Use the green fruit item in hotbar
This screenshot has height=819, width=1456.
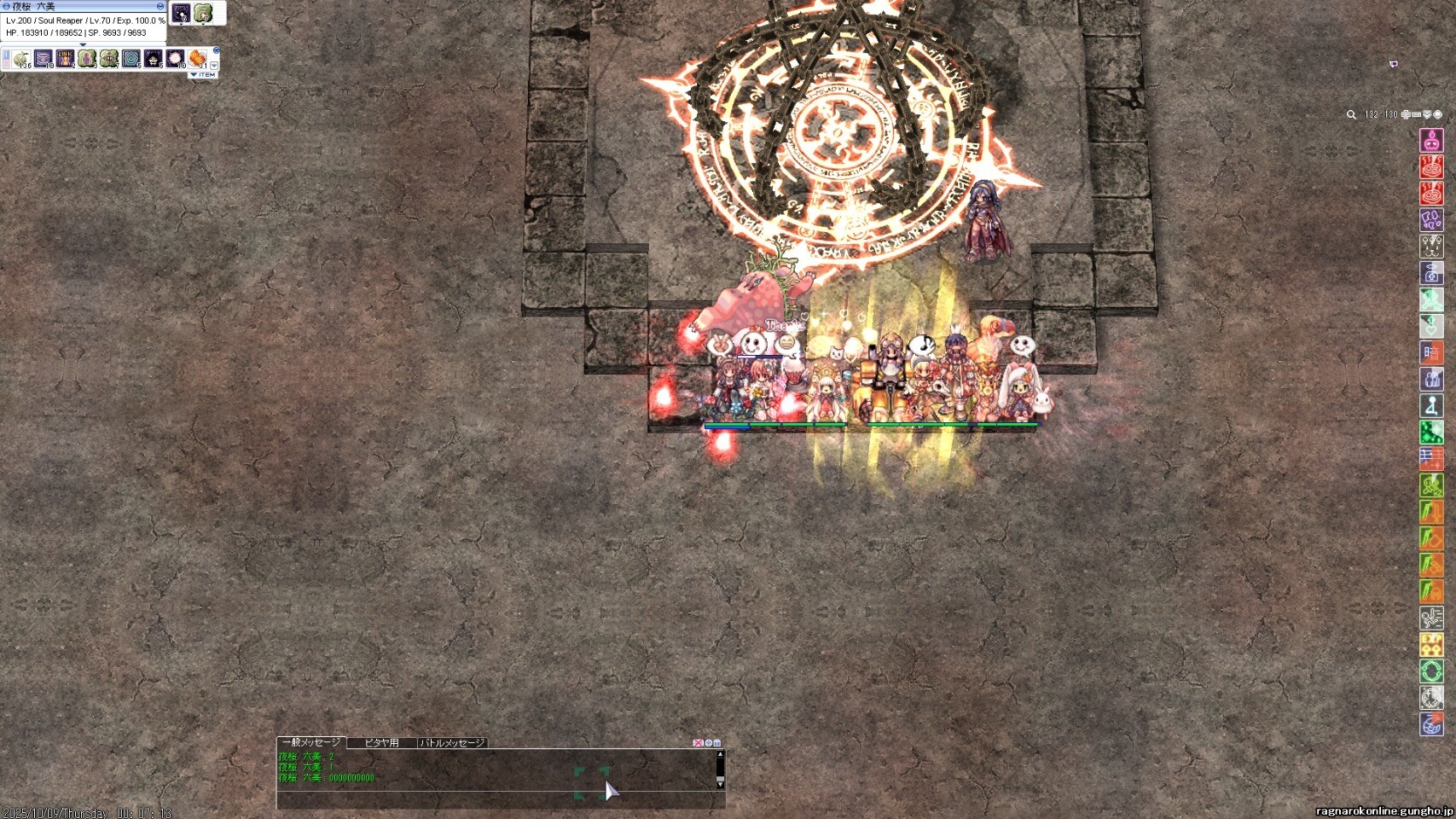click(21, 58)
